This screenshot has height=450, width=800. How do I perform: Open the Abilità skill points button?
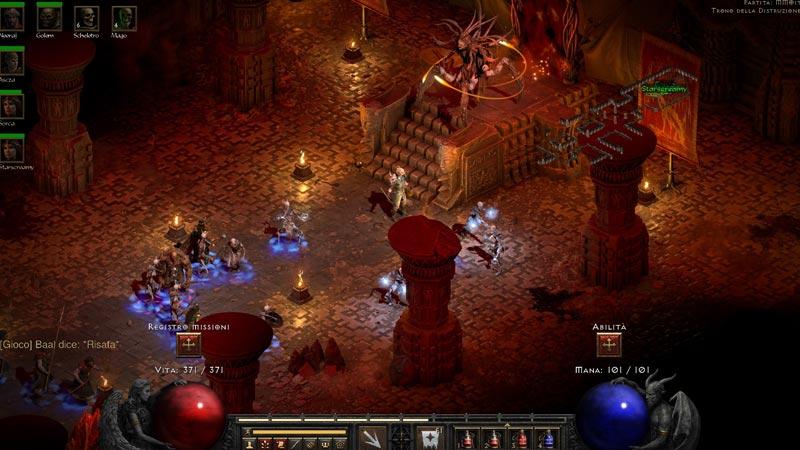pos(608,345)
